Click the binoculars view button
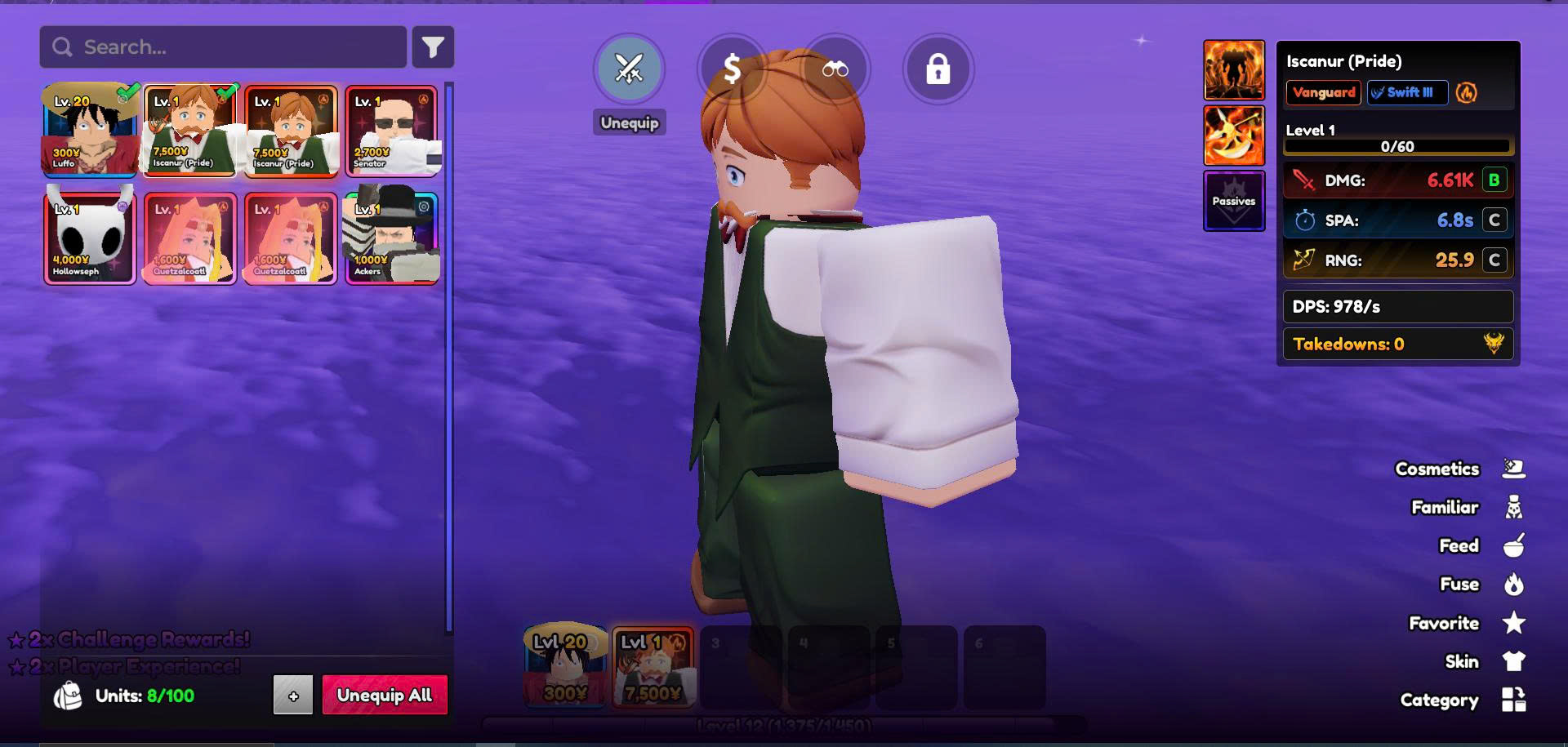1568x747 pixels. (x=835, y=69)
